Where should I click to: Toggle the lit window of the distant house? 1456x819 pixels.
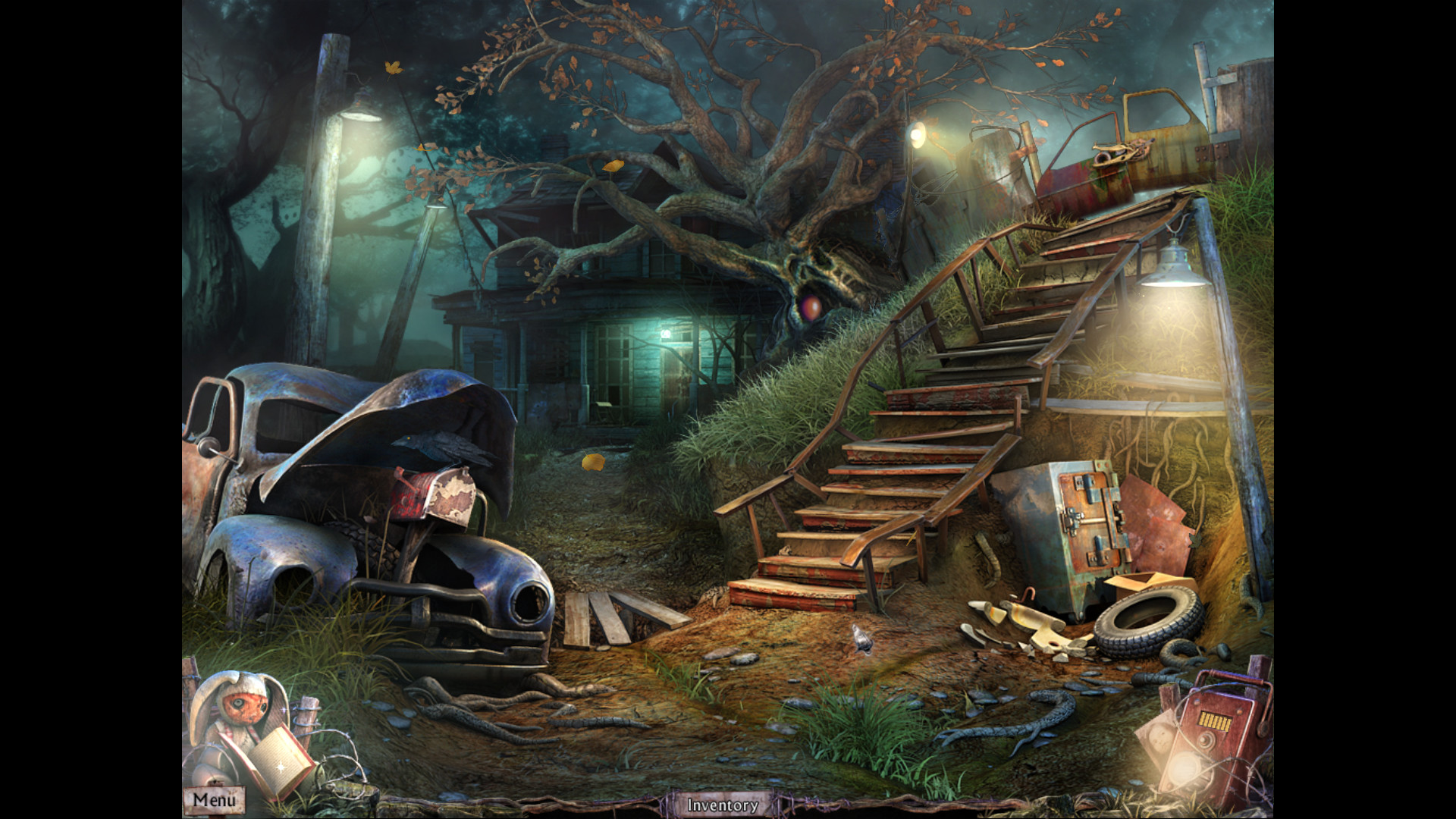point(667,334)
